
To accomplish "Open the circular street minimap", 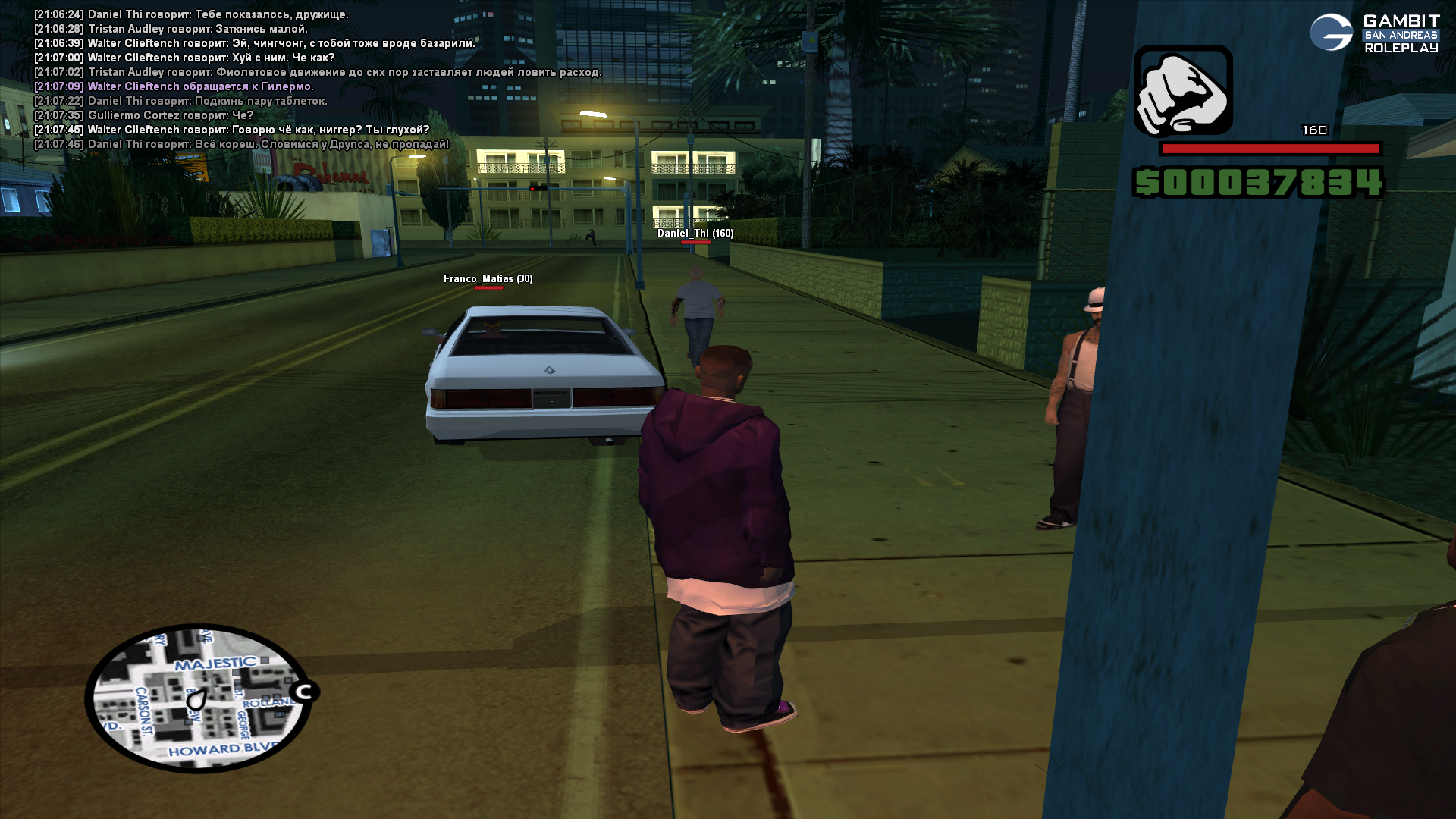I will (x=198, y=698).
